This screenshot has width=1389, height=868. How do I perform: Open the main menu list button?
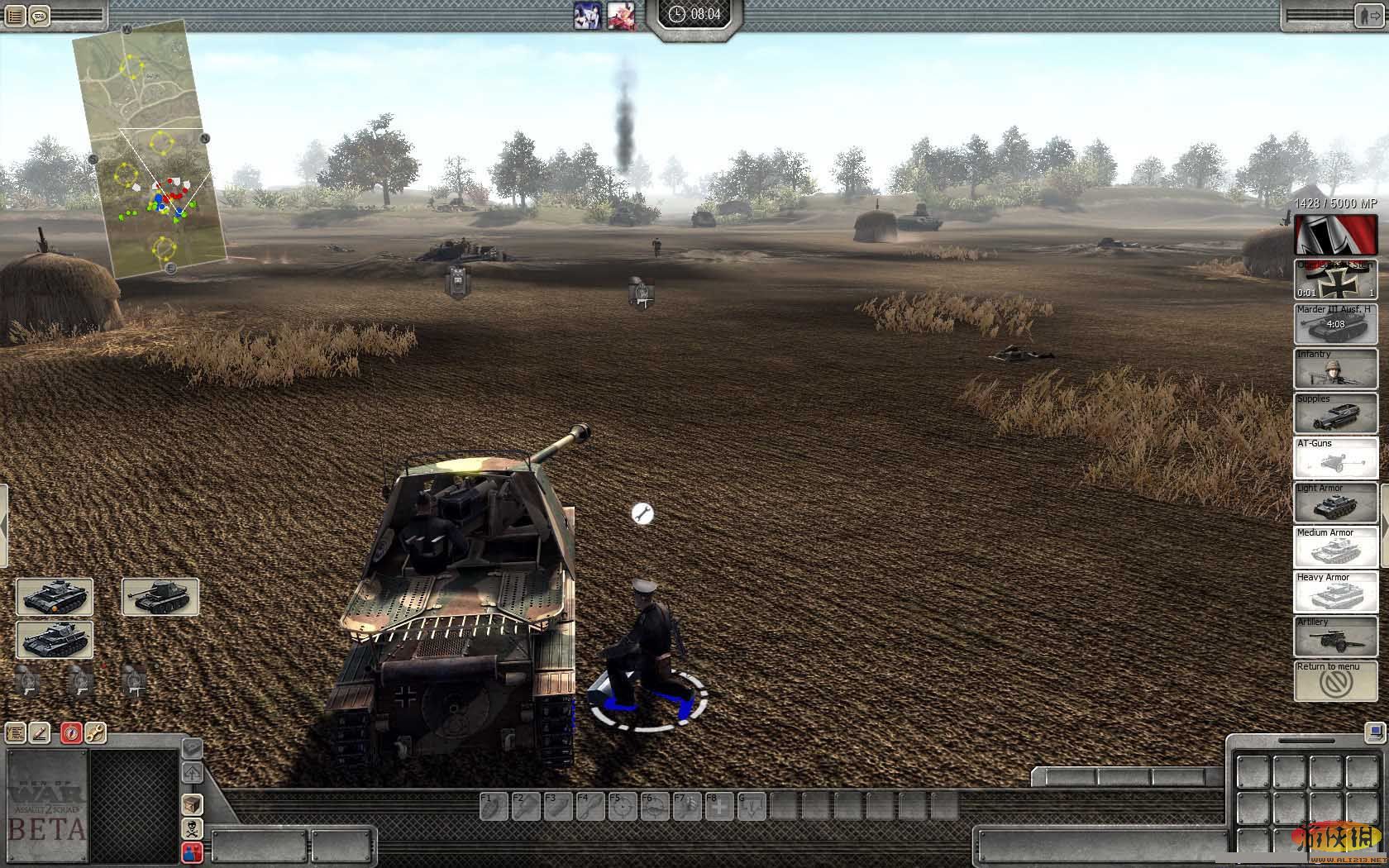[15, 16]
